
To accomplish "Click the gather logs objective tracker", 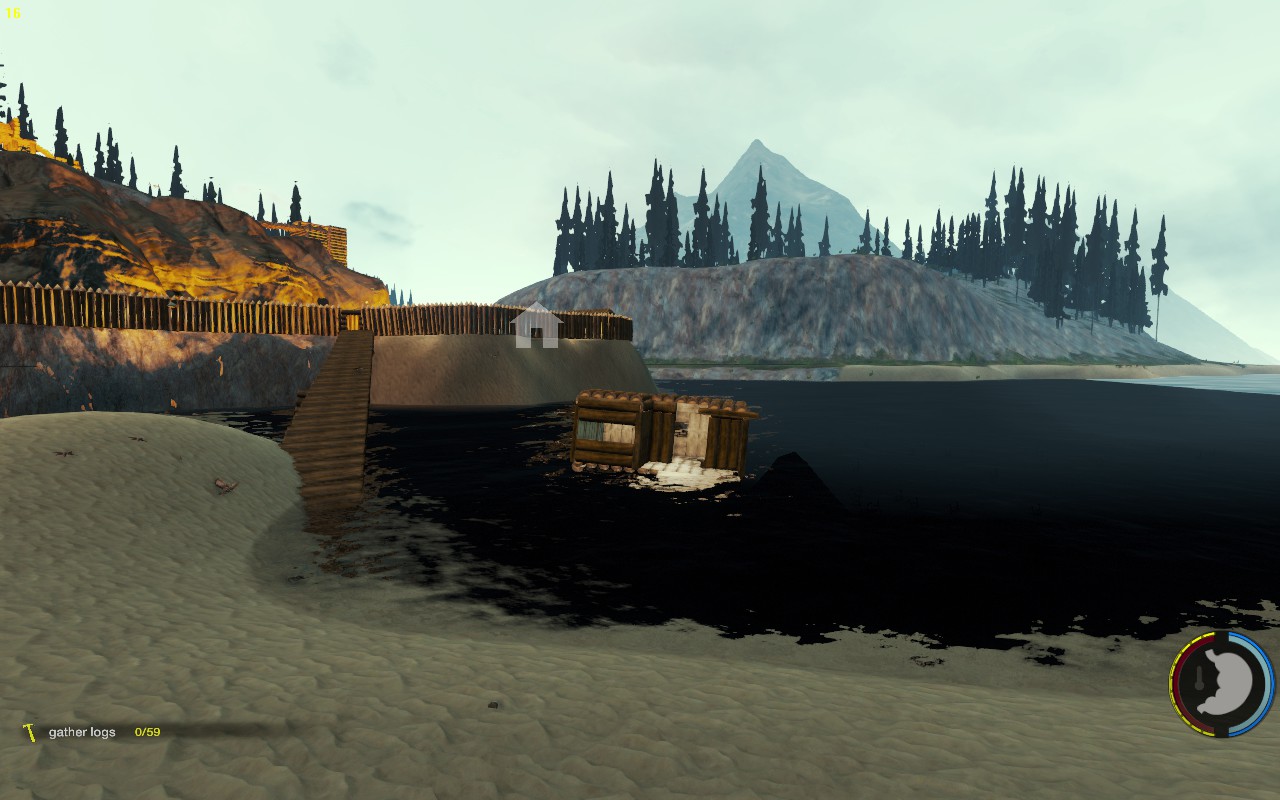I will pyautogui.click(x=92, y=732).
